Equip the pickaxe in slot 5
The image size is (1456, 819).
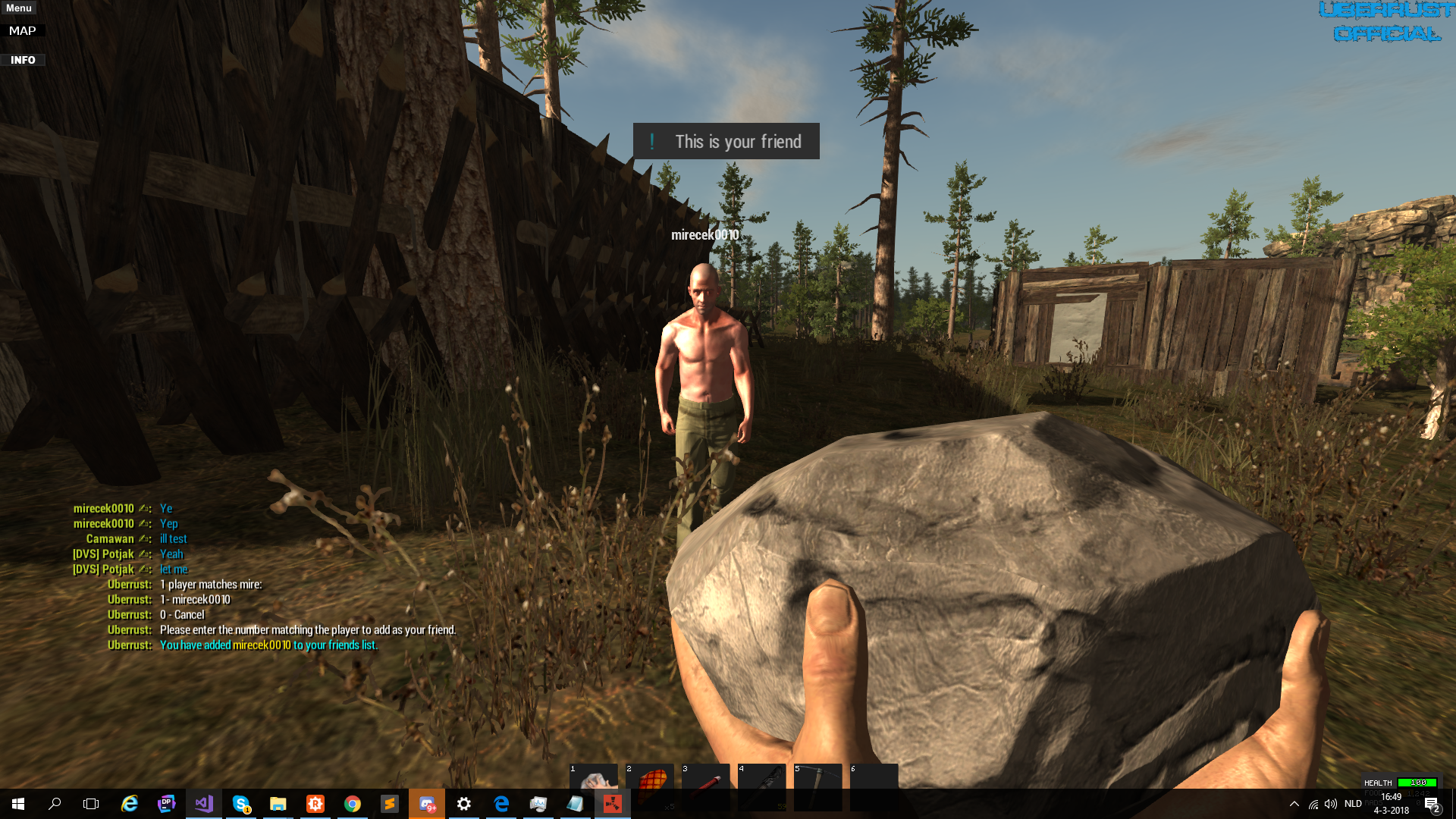click(817, 780)
